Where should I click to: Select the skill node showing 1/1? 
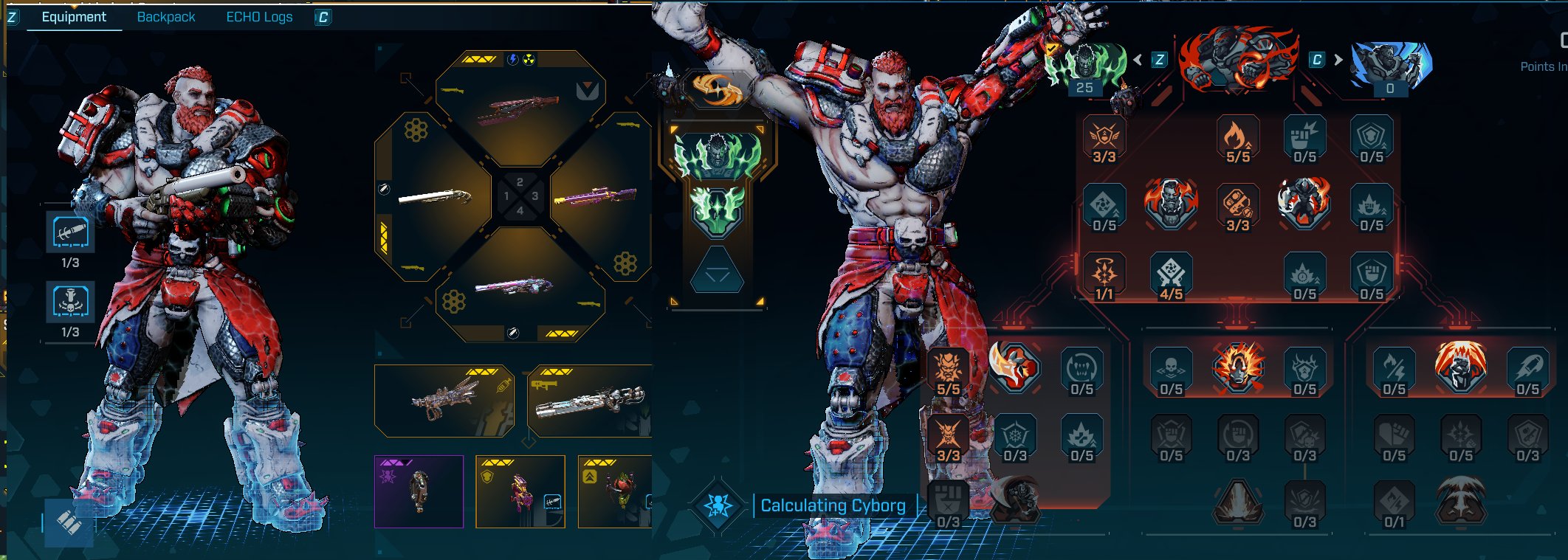point(1104,277)
